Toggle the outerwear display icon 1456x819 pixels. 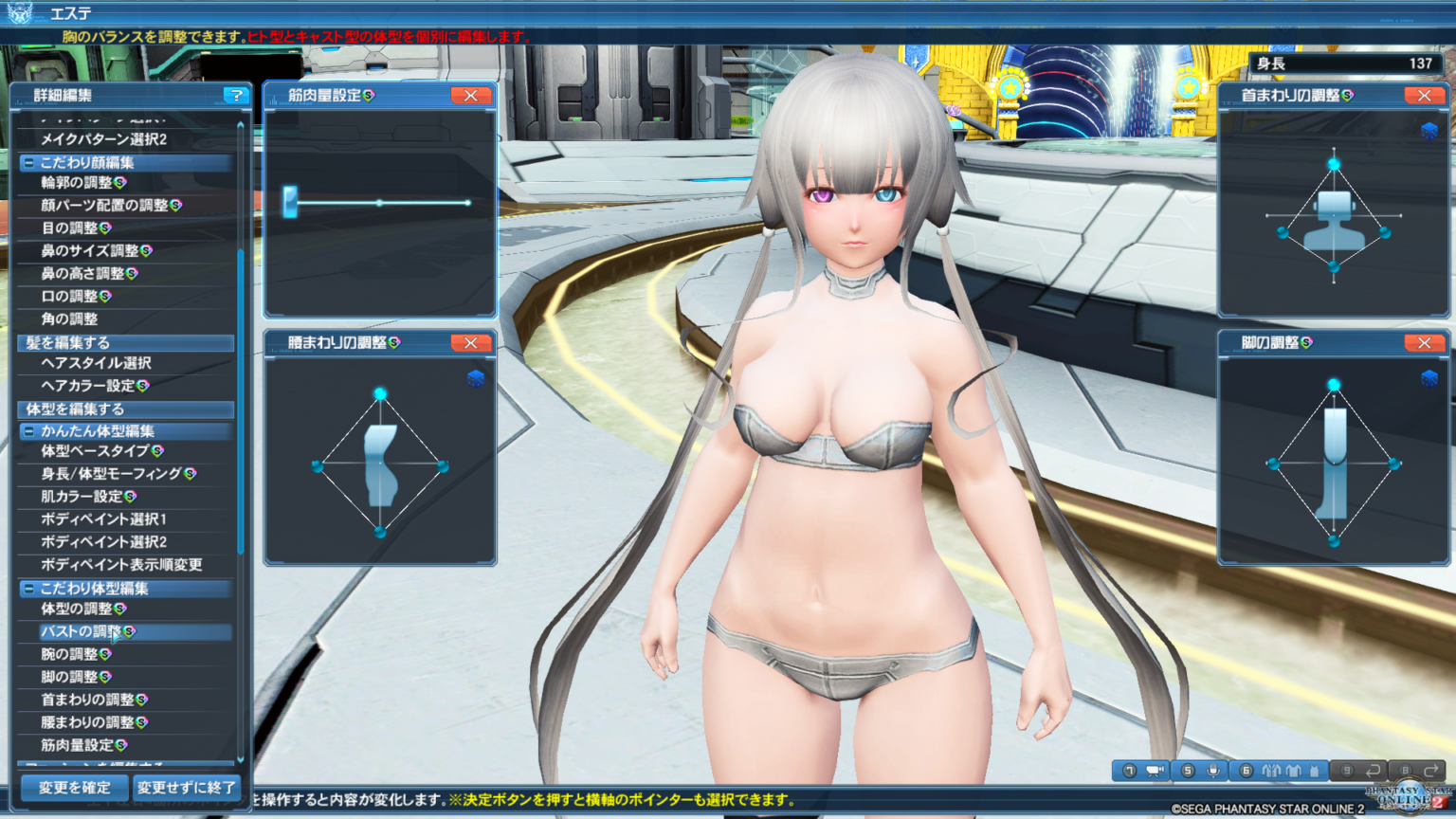1273,771
